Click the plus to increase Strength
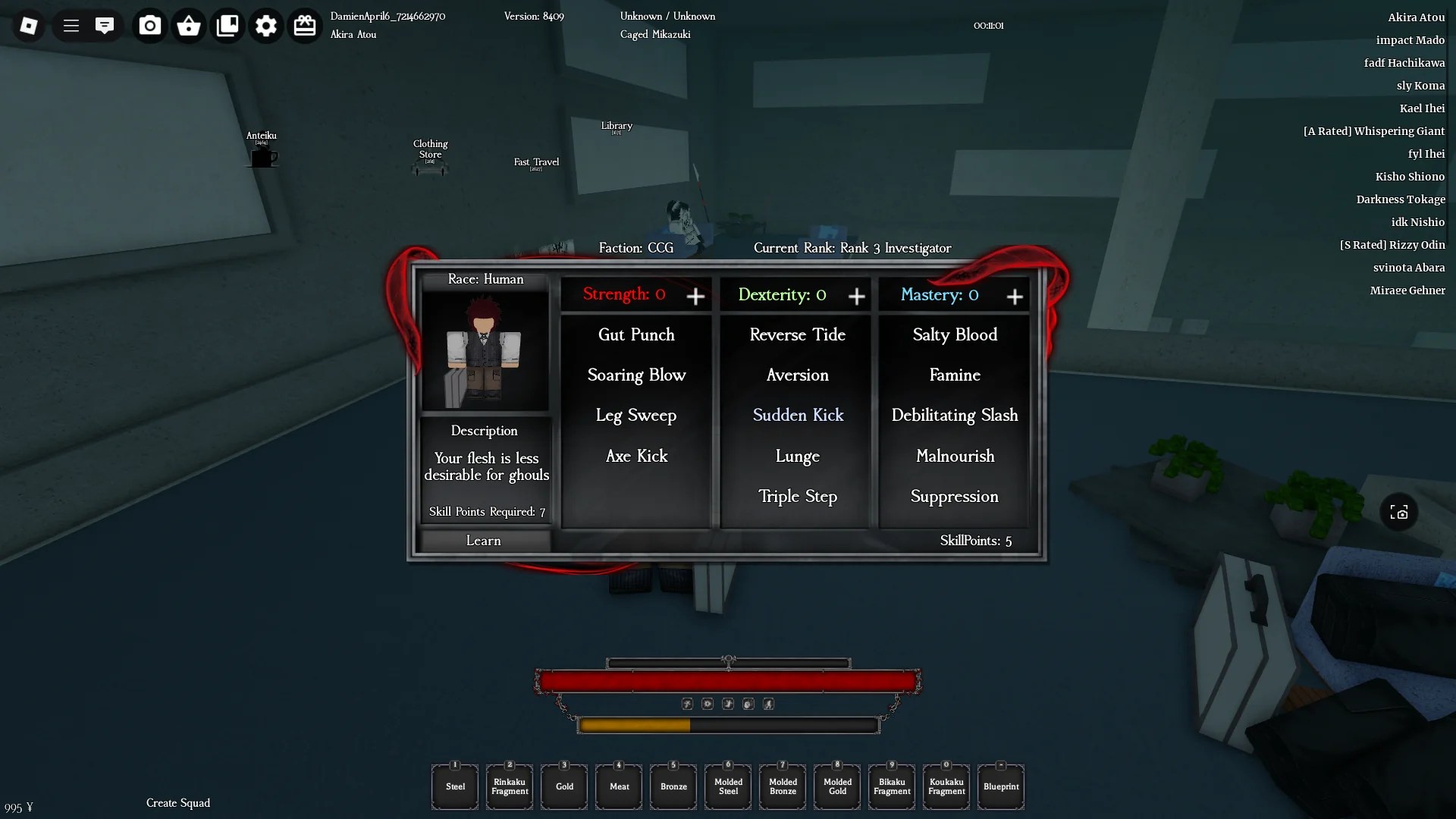 [x=695, y=297]
